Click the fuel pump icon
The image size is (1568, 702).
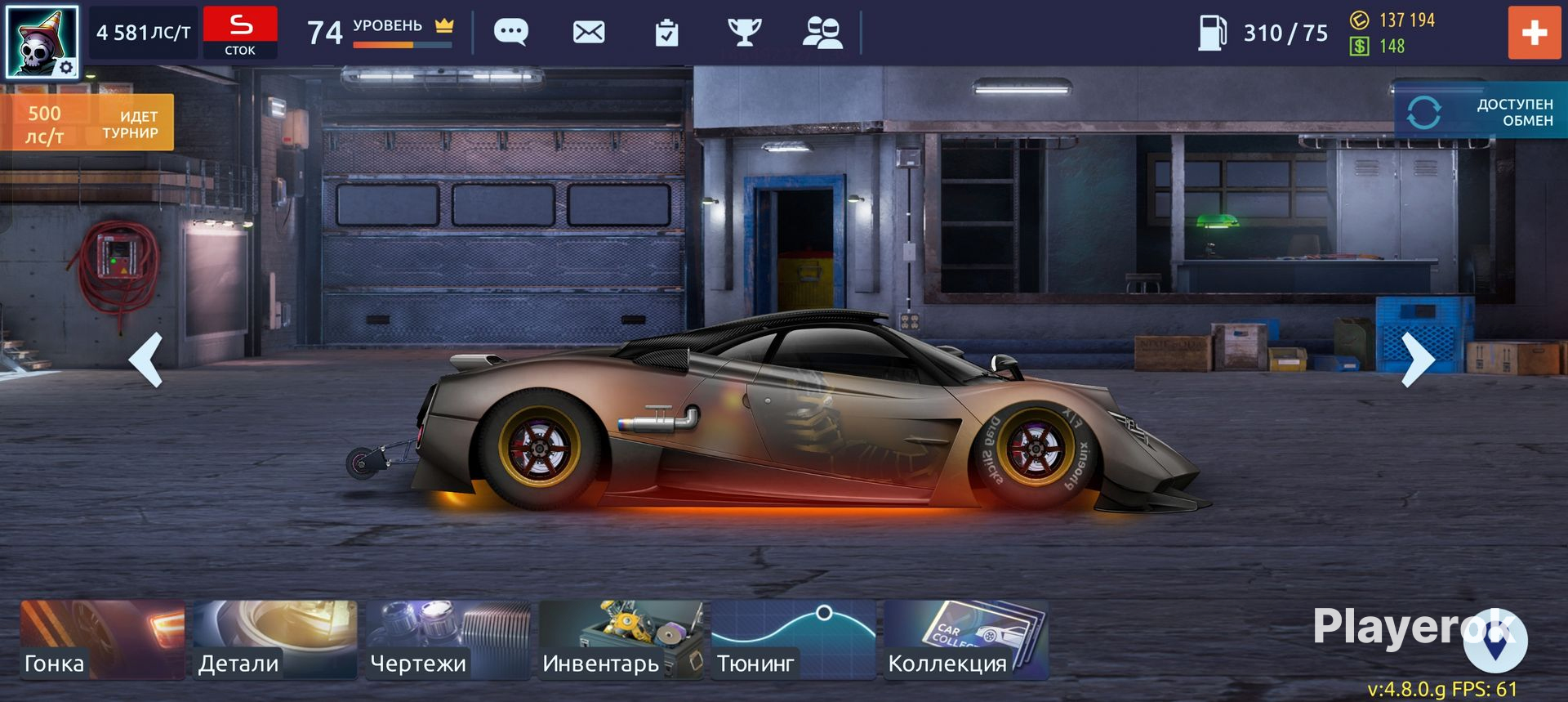pyautogui.click(x=1212, y=33)
